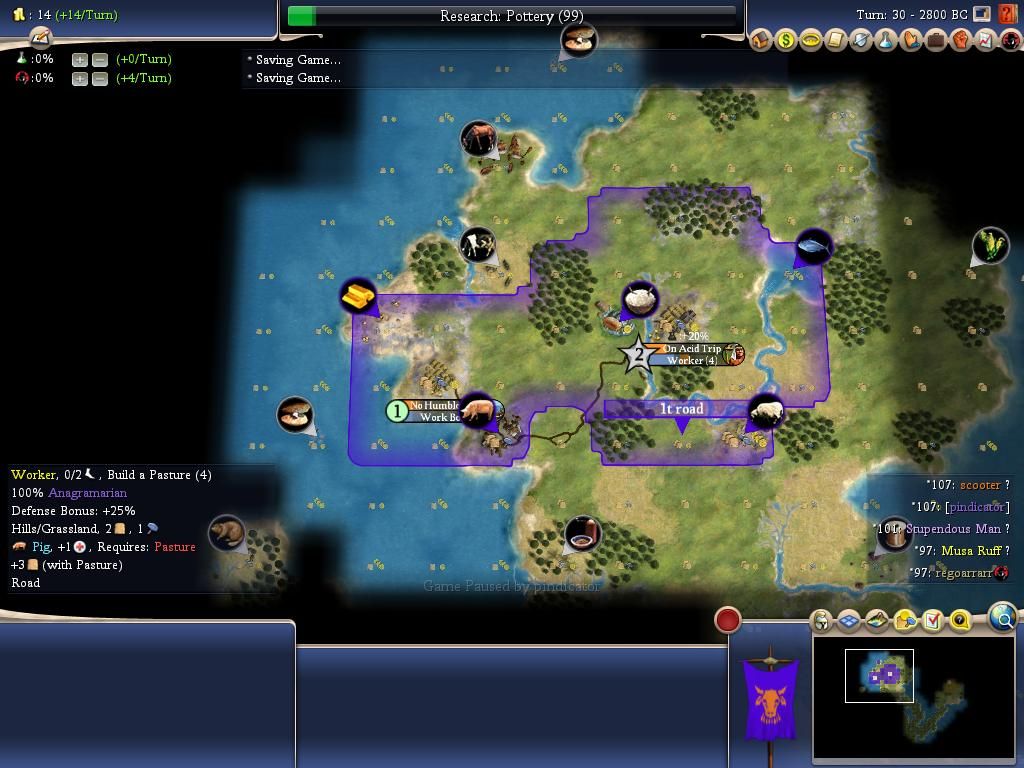Viewport: 1024px width, 768px height.
Task: Decrease the research rate with minus button
Action: pyautogui.click(x=100, y=59)
